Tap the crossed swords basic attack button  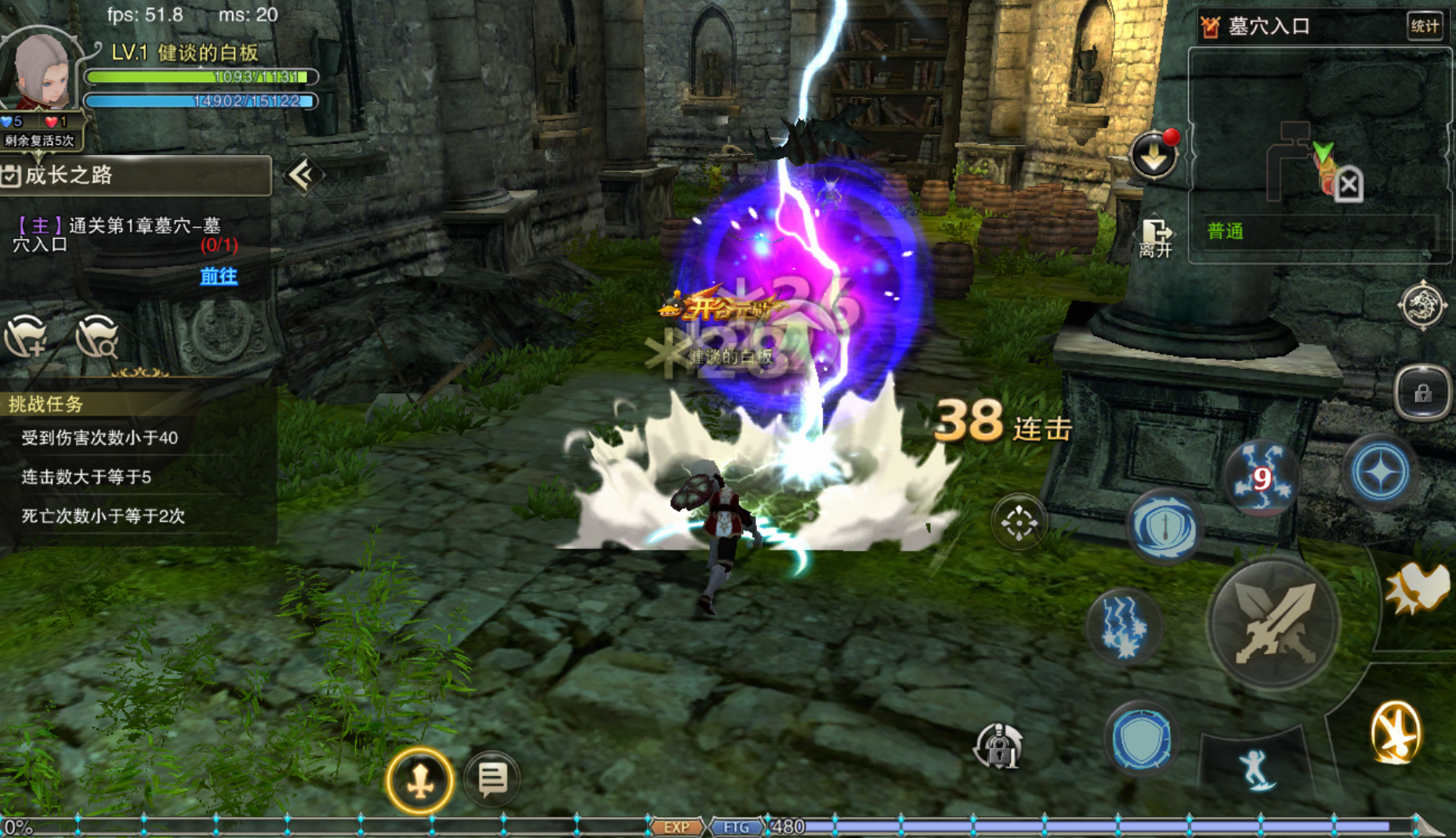(x=1272, y=623)
